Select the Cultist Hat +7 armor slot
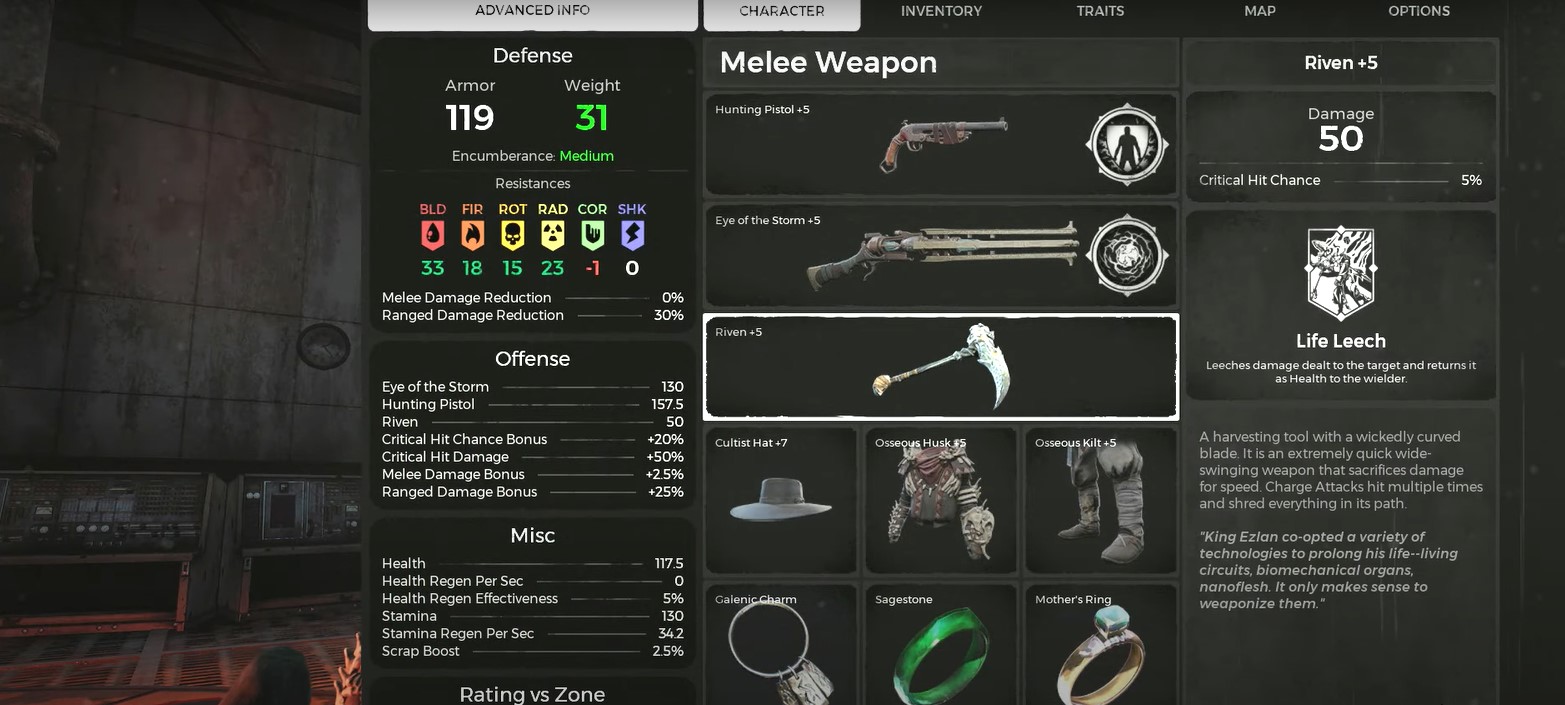 point(780,500)
